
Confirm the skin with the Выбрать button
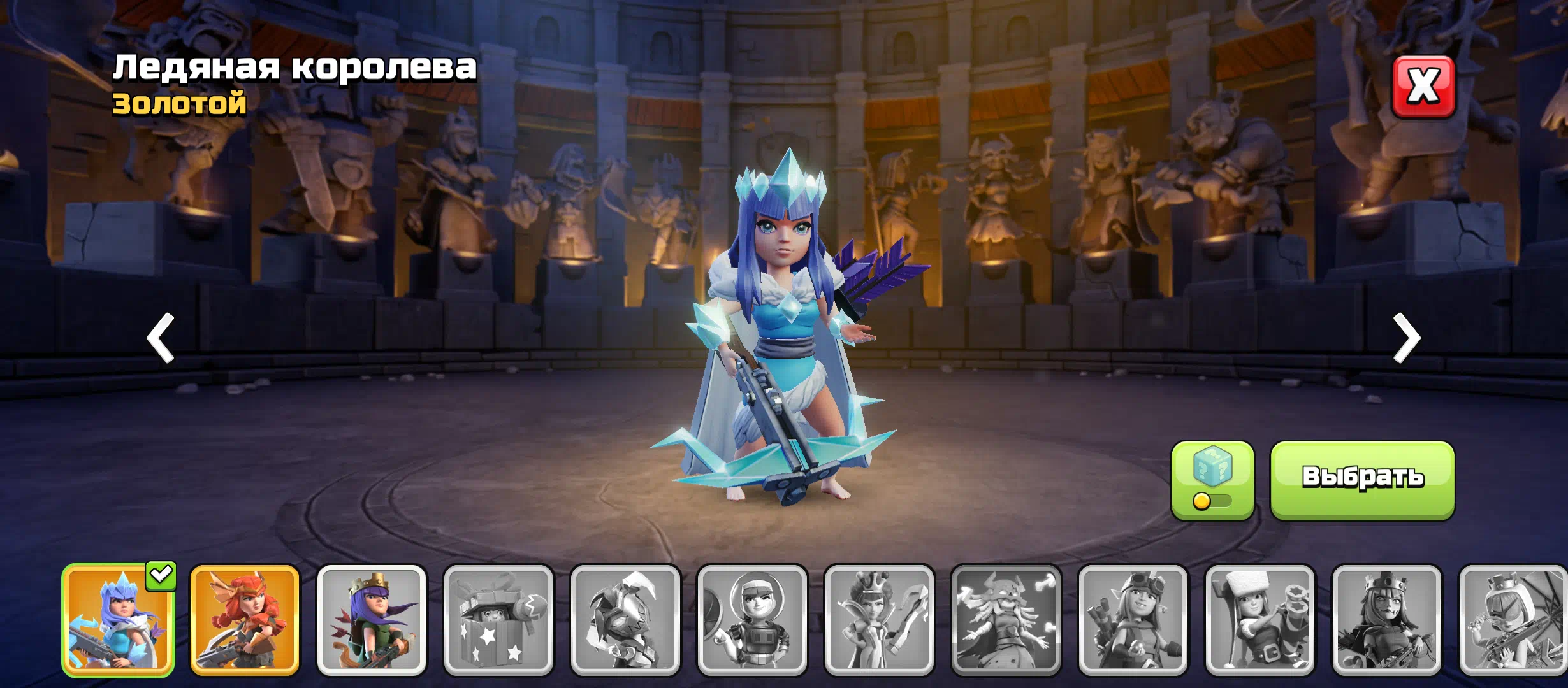(1362, 479)
